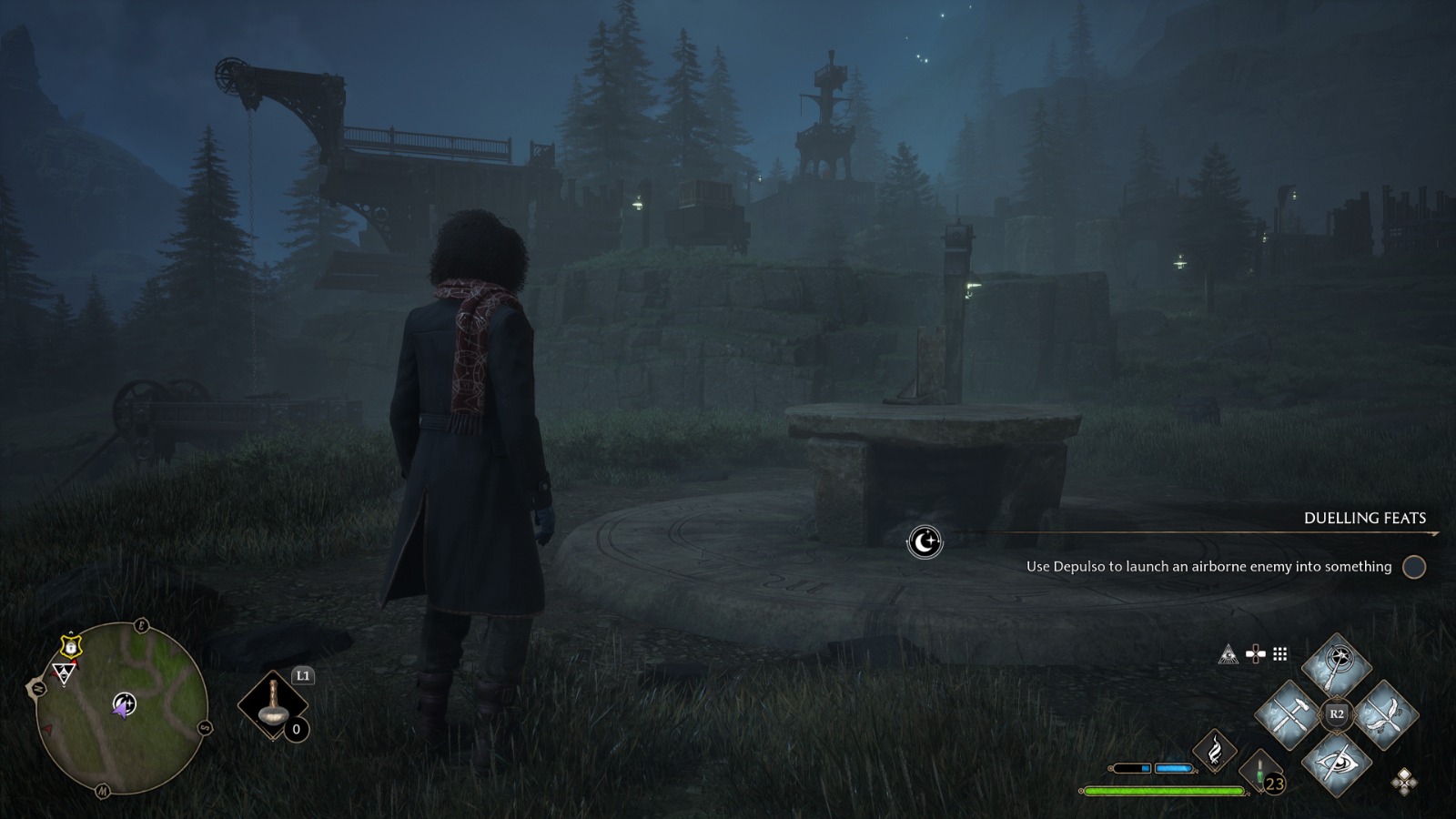Cast the hammer and wand spell
Image resolution: width=1456 pixels, height=819 pixels.
tap(1288, 713)
